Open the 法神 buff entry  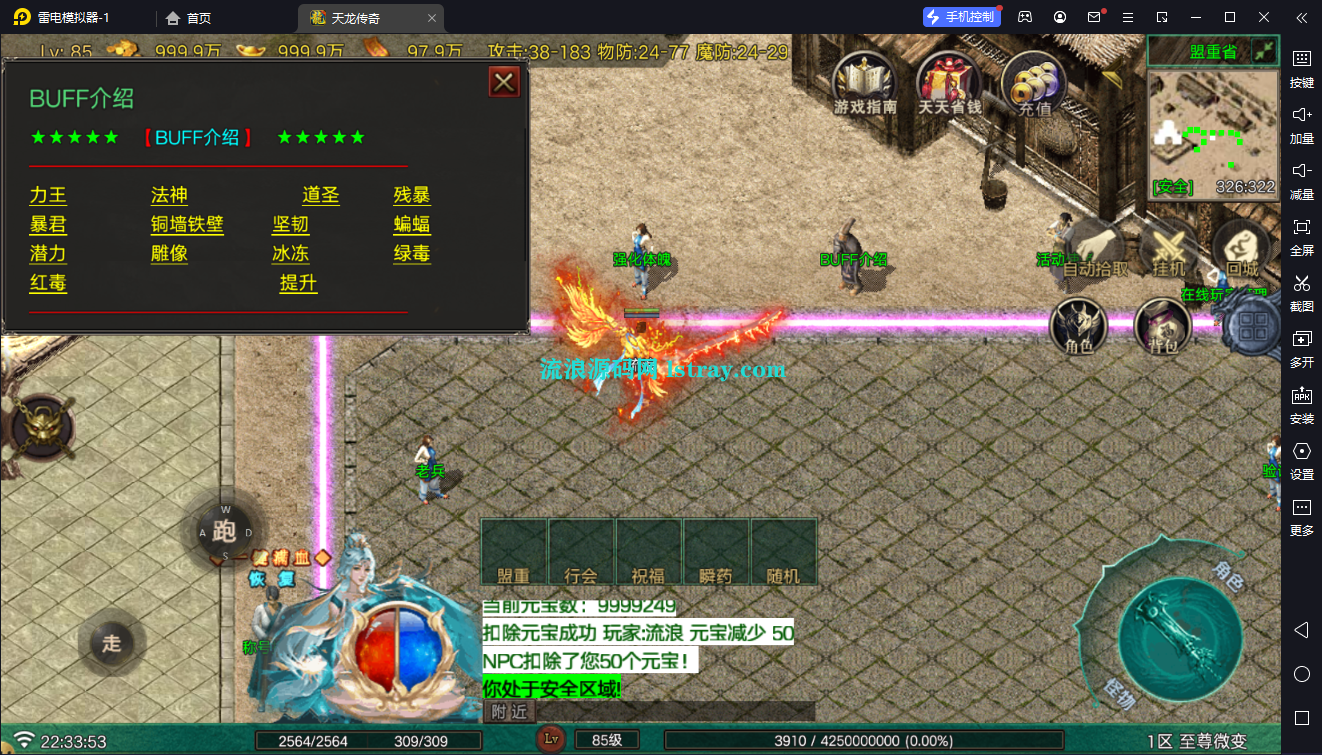click(169, 196)
